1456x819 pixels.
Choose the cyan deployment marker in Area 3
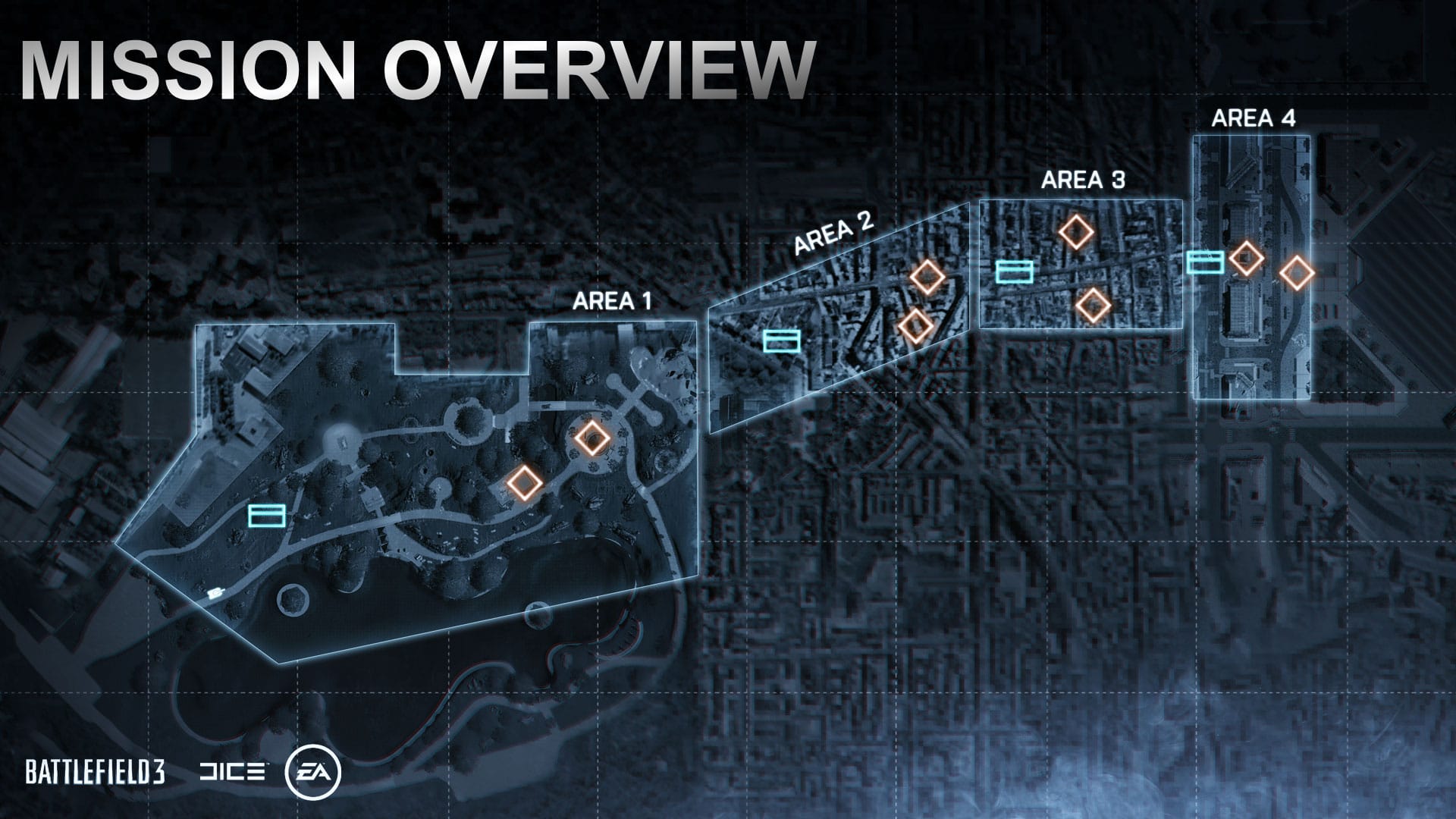click(x=1014, y=271)
